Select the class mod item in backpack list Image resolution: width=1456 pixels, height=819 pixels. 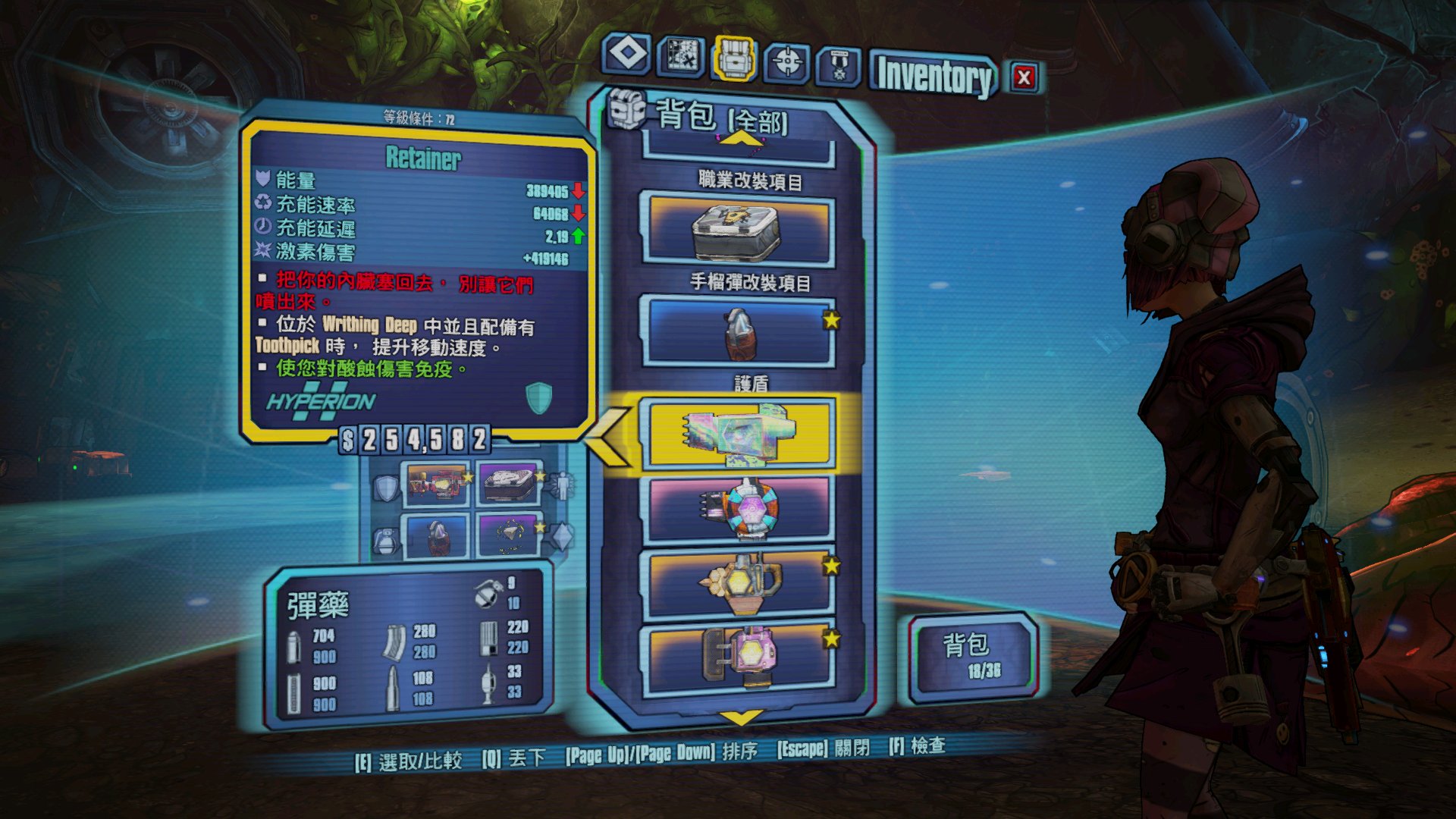click(x=738, y=229)
